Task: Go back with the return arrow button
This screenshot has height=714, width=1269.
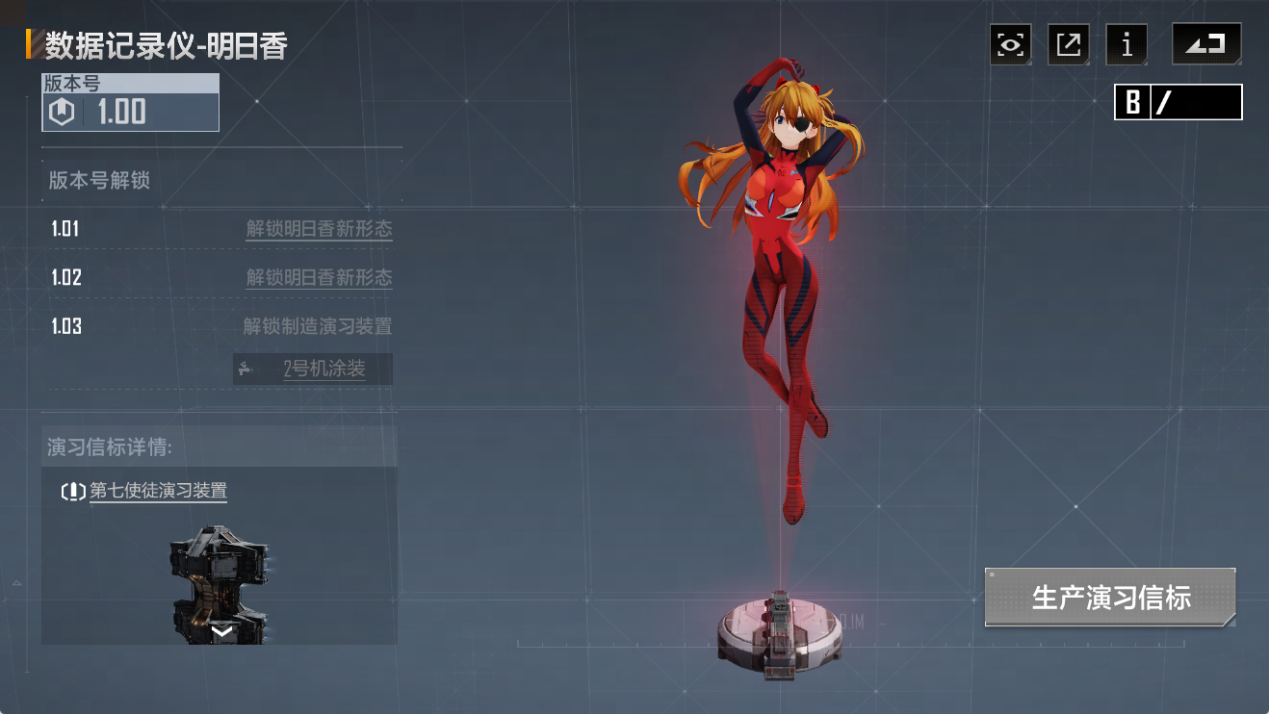Action: click(x=1206, y=45)
